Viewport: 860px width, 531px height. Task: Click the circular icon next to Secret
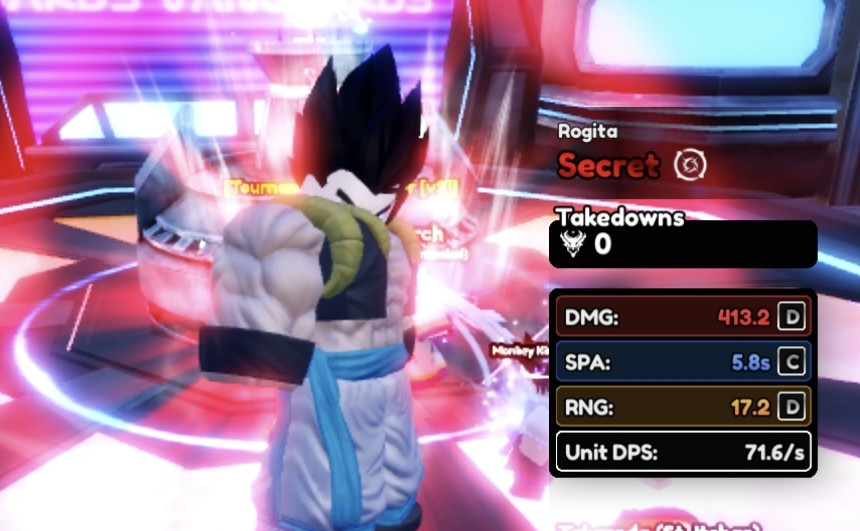[x=690, y=165]
